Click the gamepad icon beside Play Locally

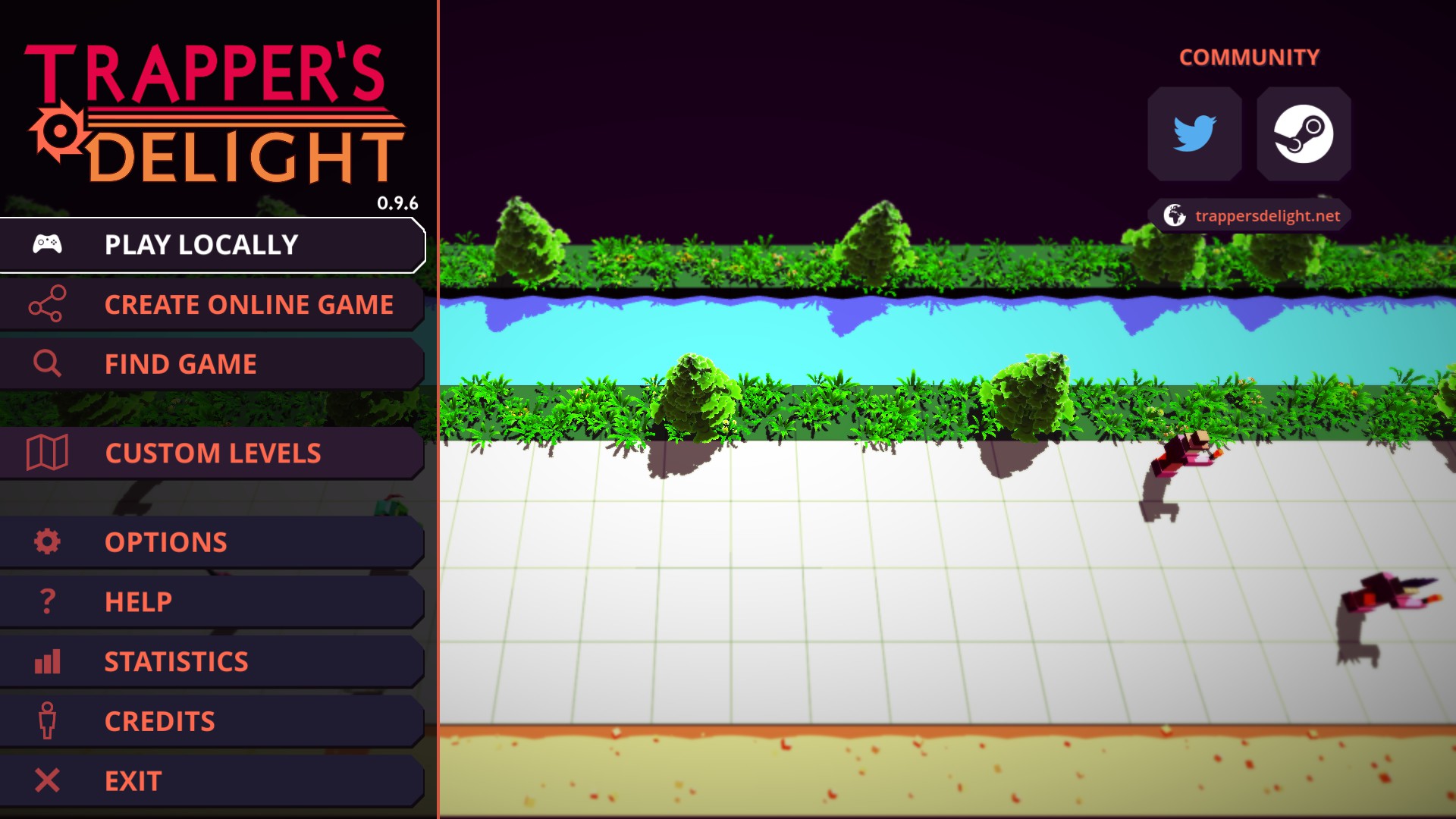pos(48,244)
